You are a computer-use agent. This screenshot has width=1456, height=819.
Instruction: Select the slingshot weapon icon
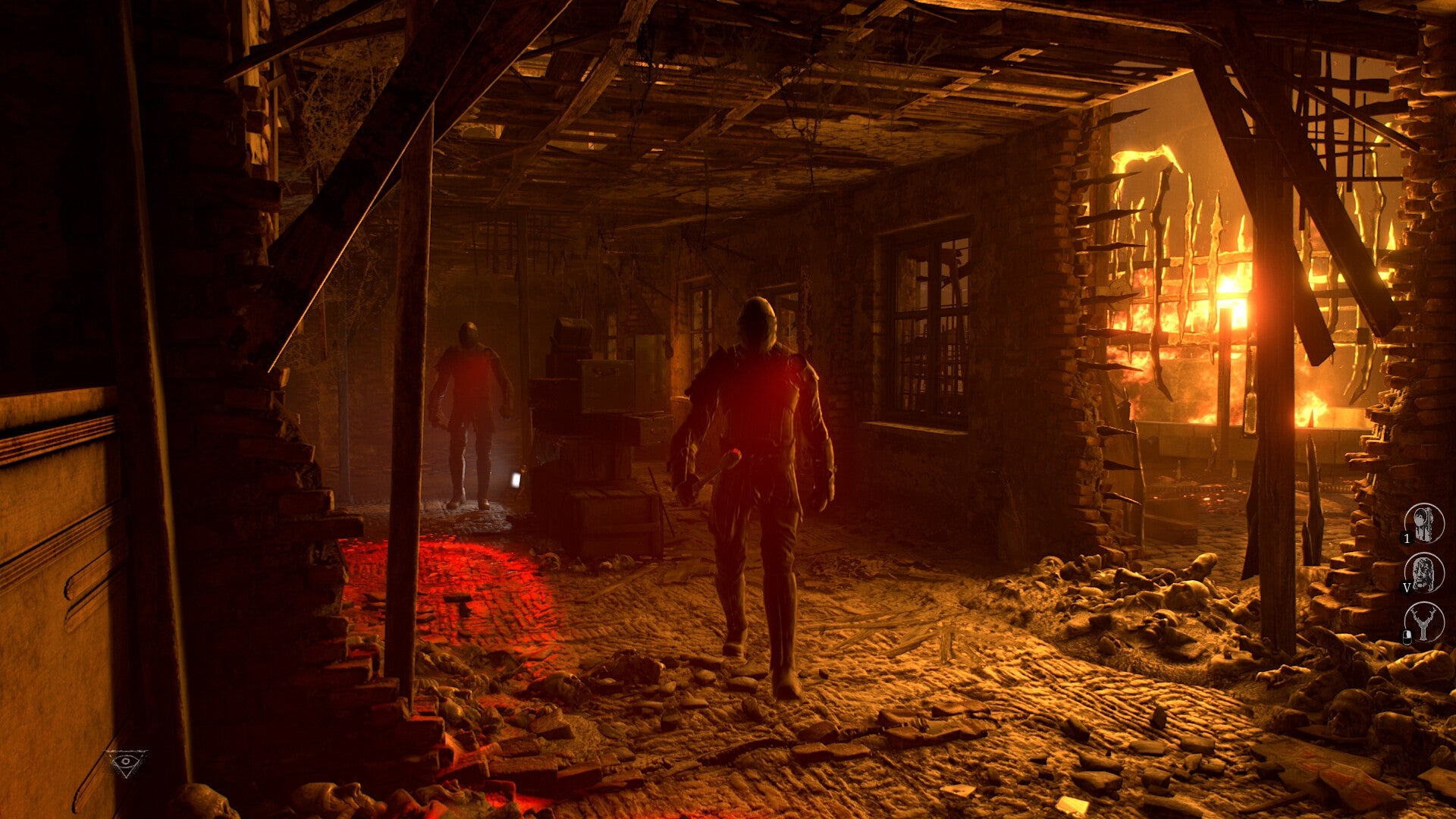(1423, 623)
